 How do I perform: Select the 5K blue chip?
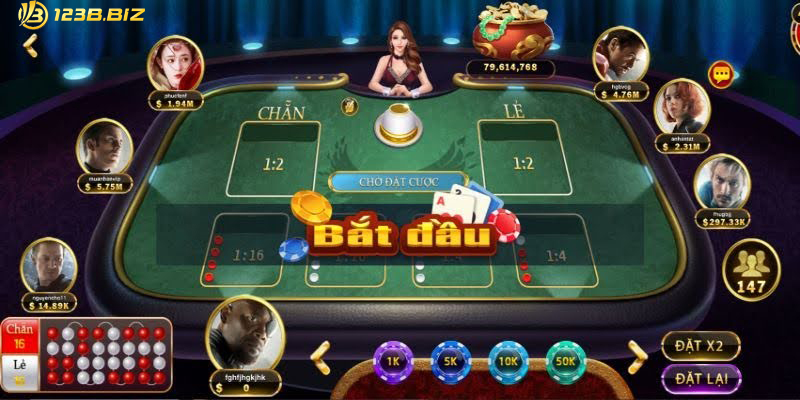(x=451, y=357)
